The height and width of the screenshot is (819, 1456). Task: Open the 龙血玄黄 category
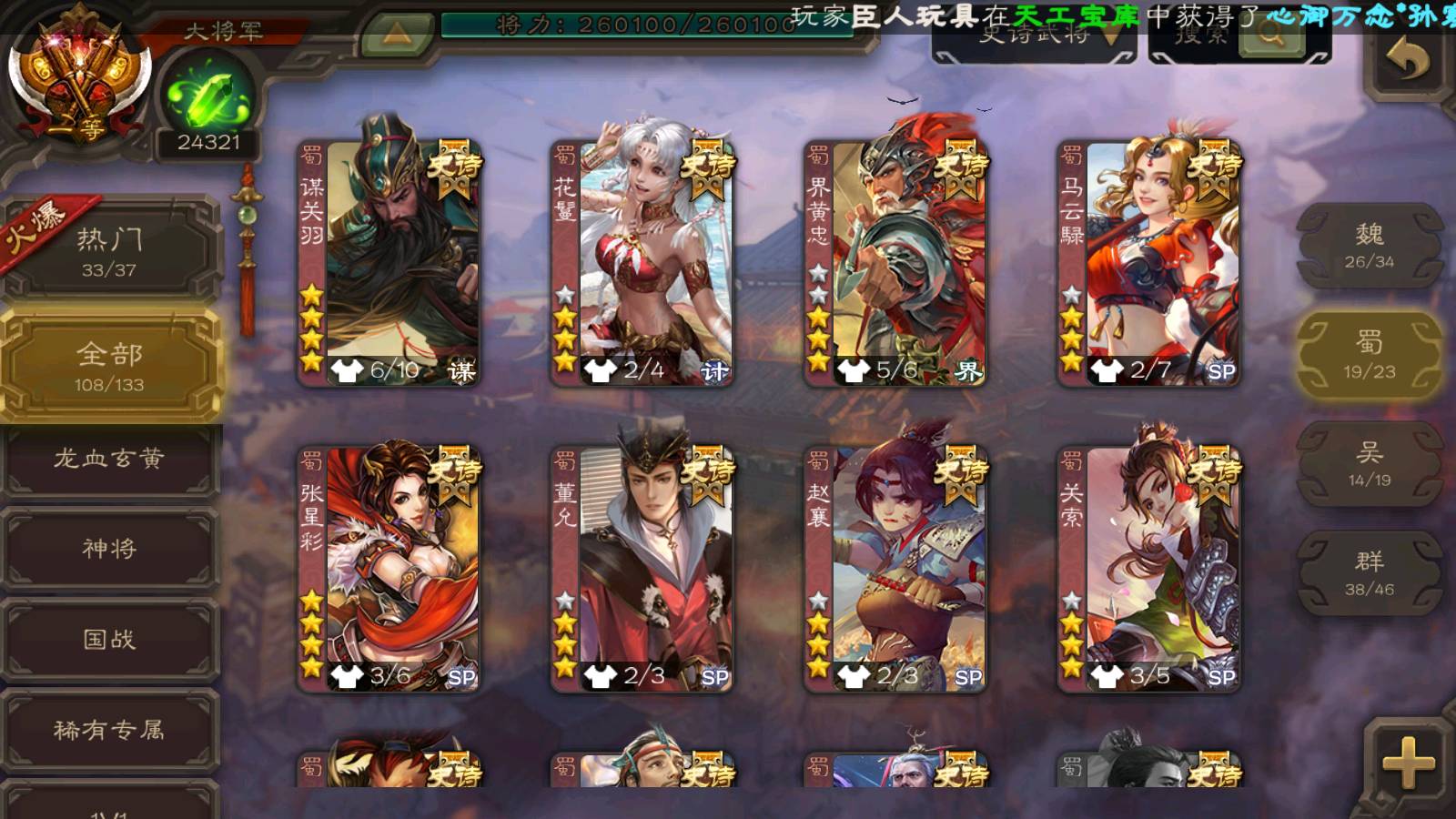coord(109,459)
